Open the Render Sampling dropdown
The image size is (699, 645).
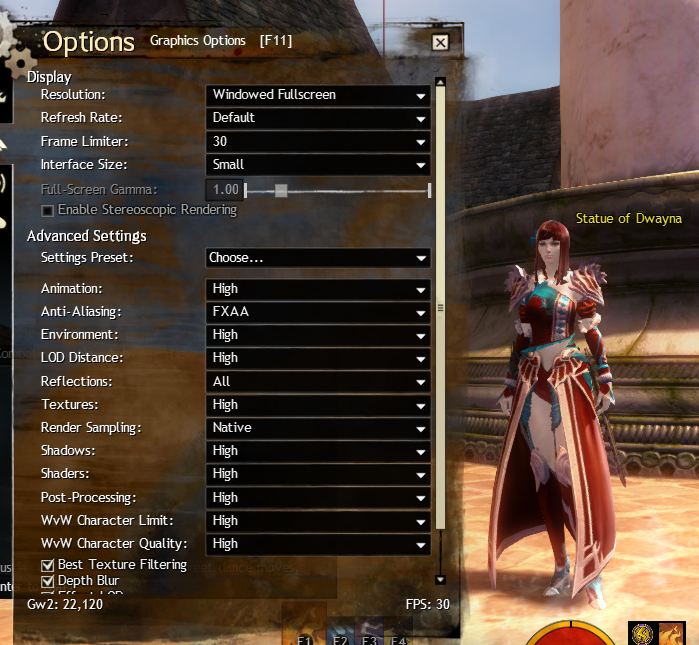(318, 428)
